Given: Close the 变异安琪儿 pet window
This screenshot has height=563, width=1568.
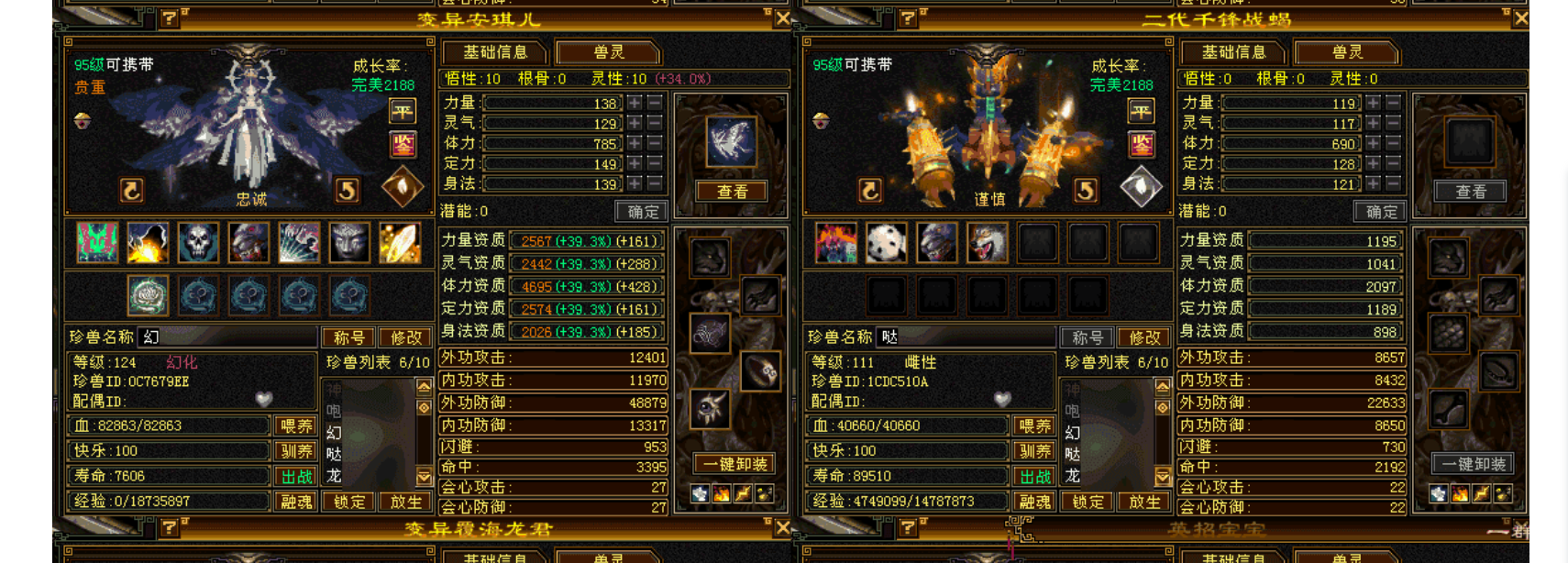Looking at the screenshot, I should 782,18.
